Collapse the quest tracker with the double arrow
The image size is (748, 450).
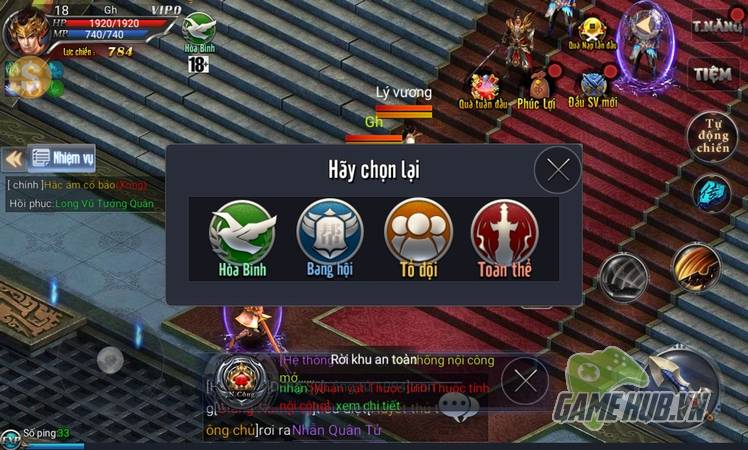(x=14, y=158)
